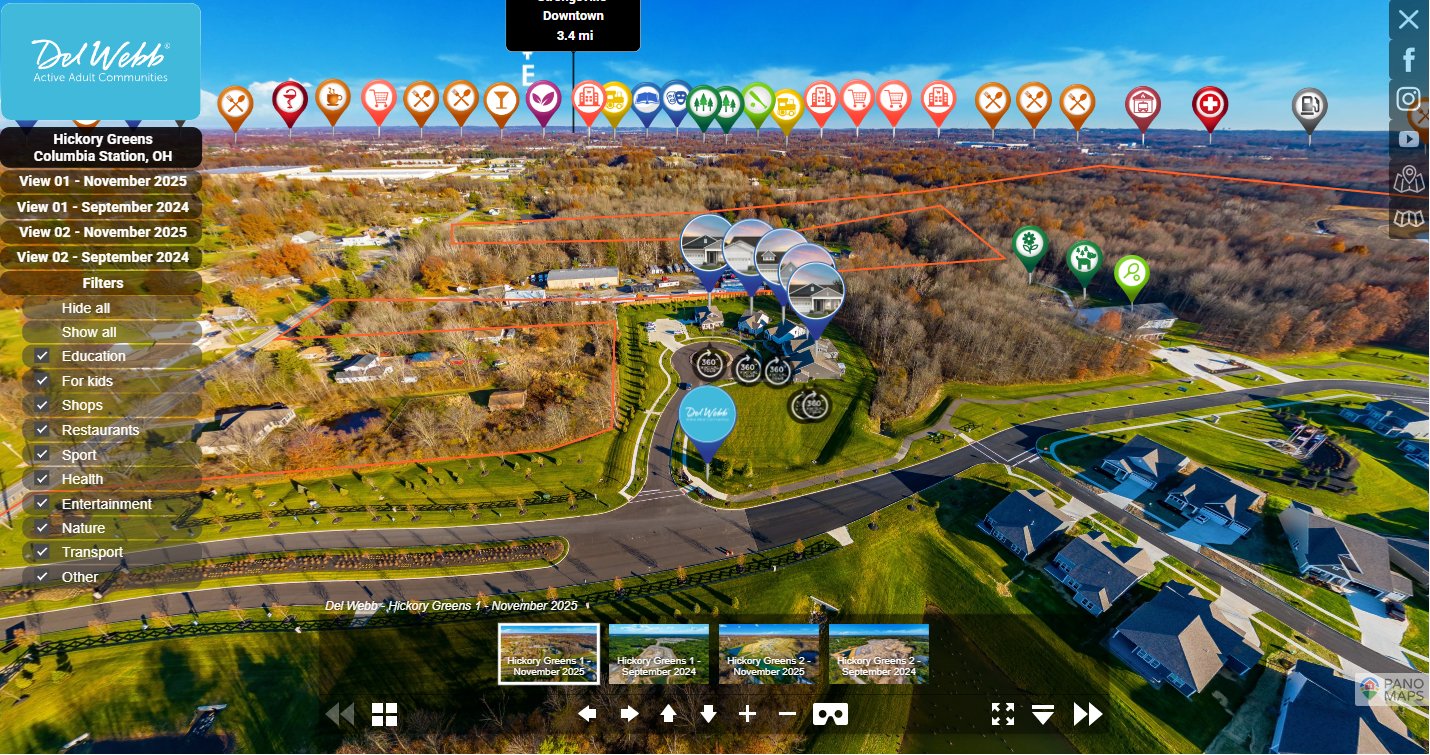Uncheck the Restaurants filter
Screen dimensions: 1430x755
tap(42, 430)
